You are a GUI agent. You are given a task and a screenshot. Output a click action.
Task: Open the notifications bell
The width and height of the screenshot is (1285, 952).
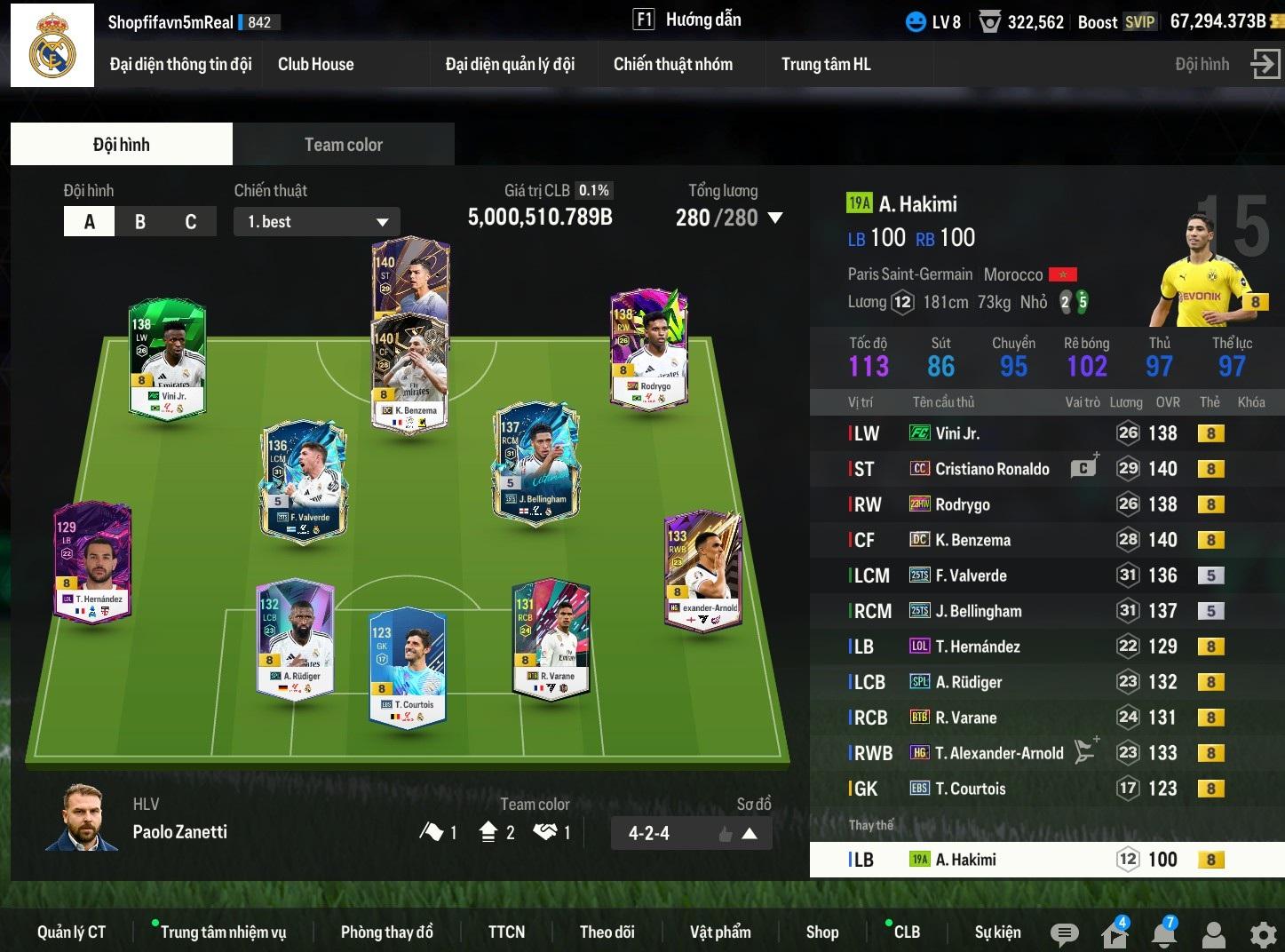click(1163, 933)
